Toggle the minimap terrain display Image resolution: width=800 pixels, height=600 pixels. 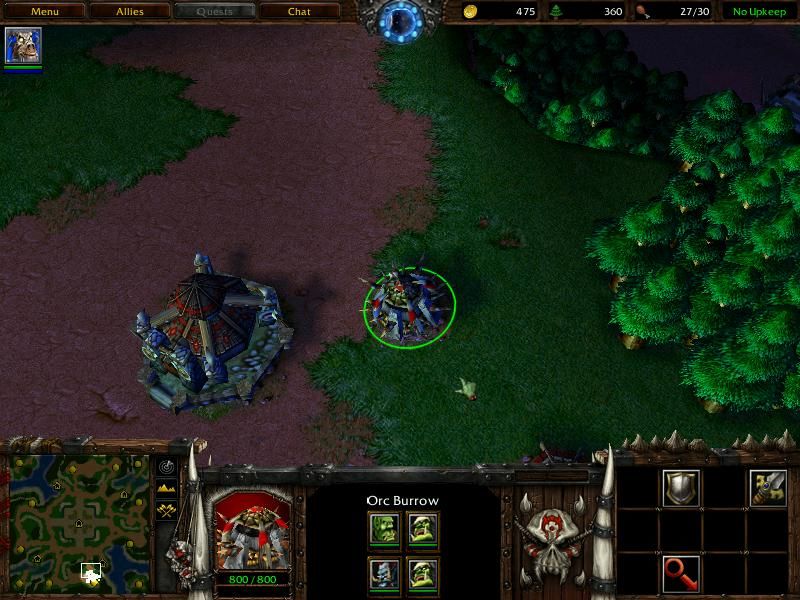(165, 487)
